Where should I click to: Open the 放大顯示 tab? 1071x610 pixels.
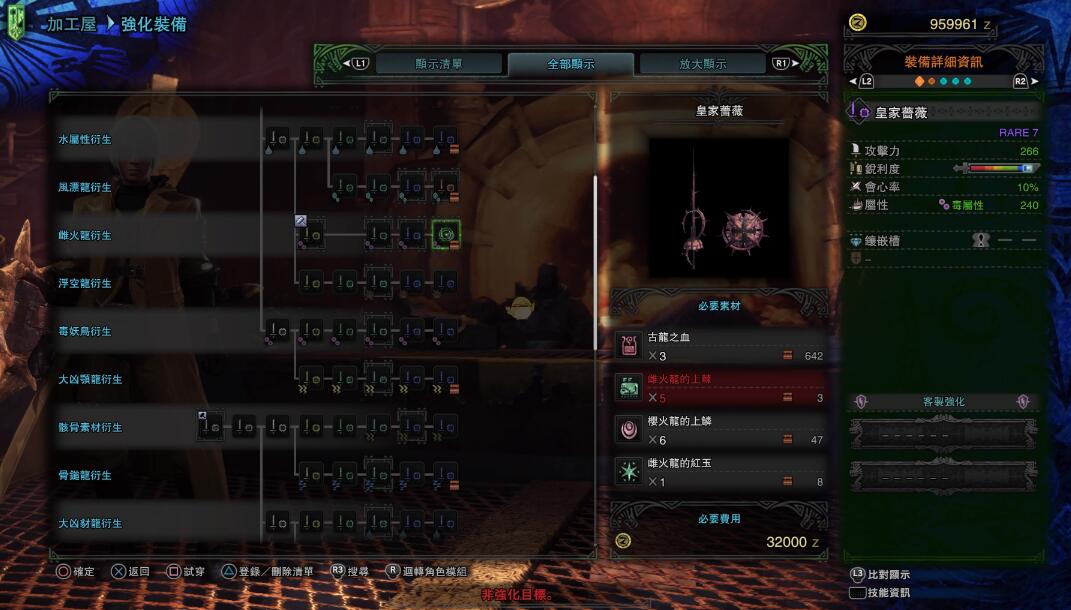[x=702, y=64]
